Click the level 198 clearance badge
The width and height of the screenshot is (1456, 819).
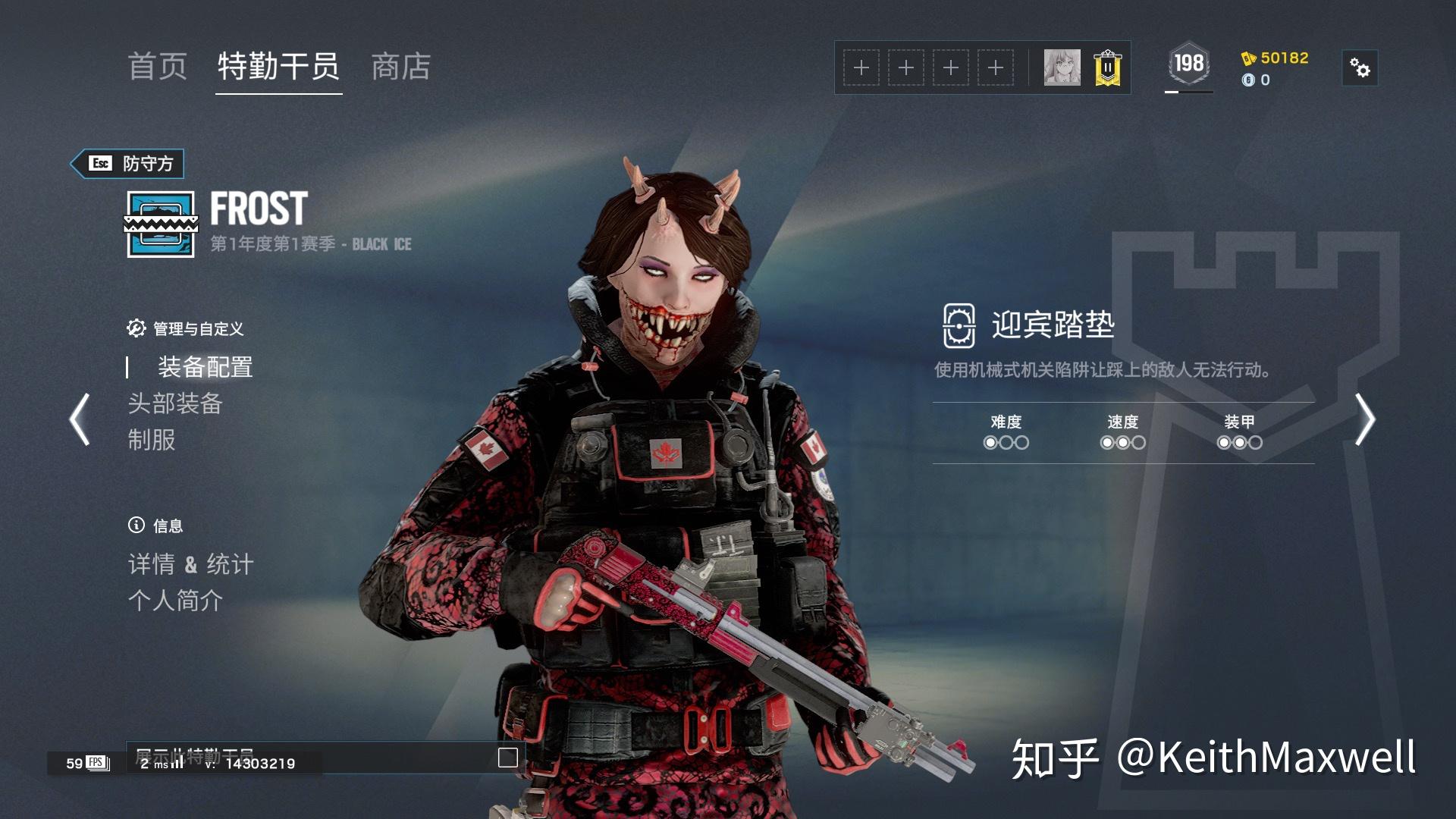coord(1188,64)
